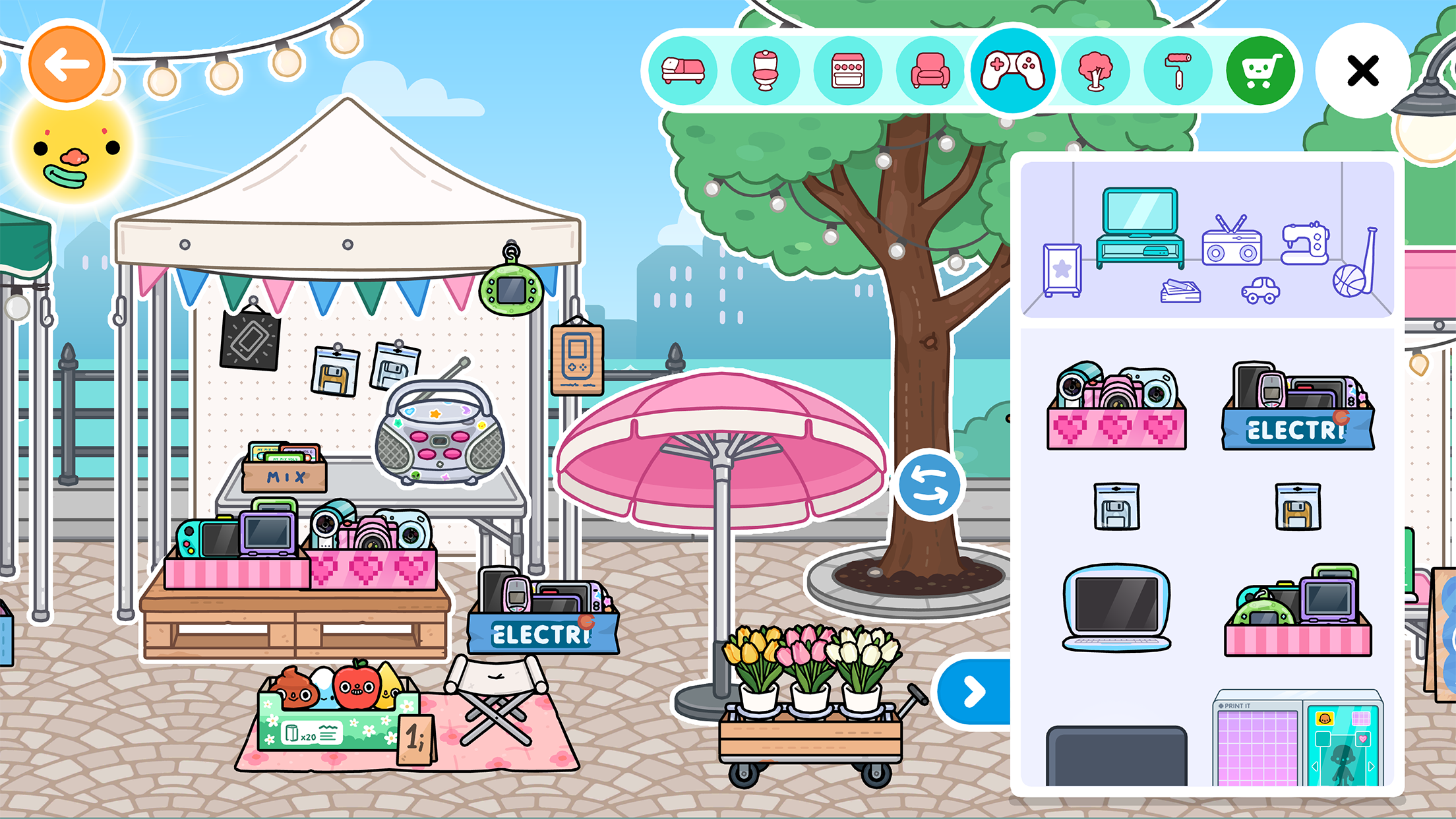
Task: Open the toilet bathroom category
Action: pos(765,71)
